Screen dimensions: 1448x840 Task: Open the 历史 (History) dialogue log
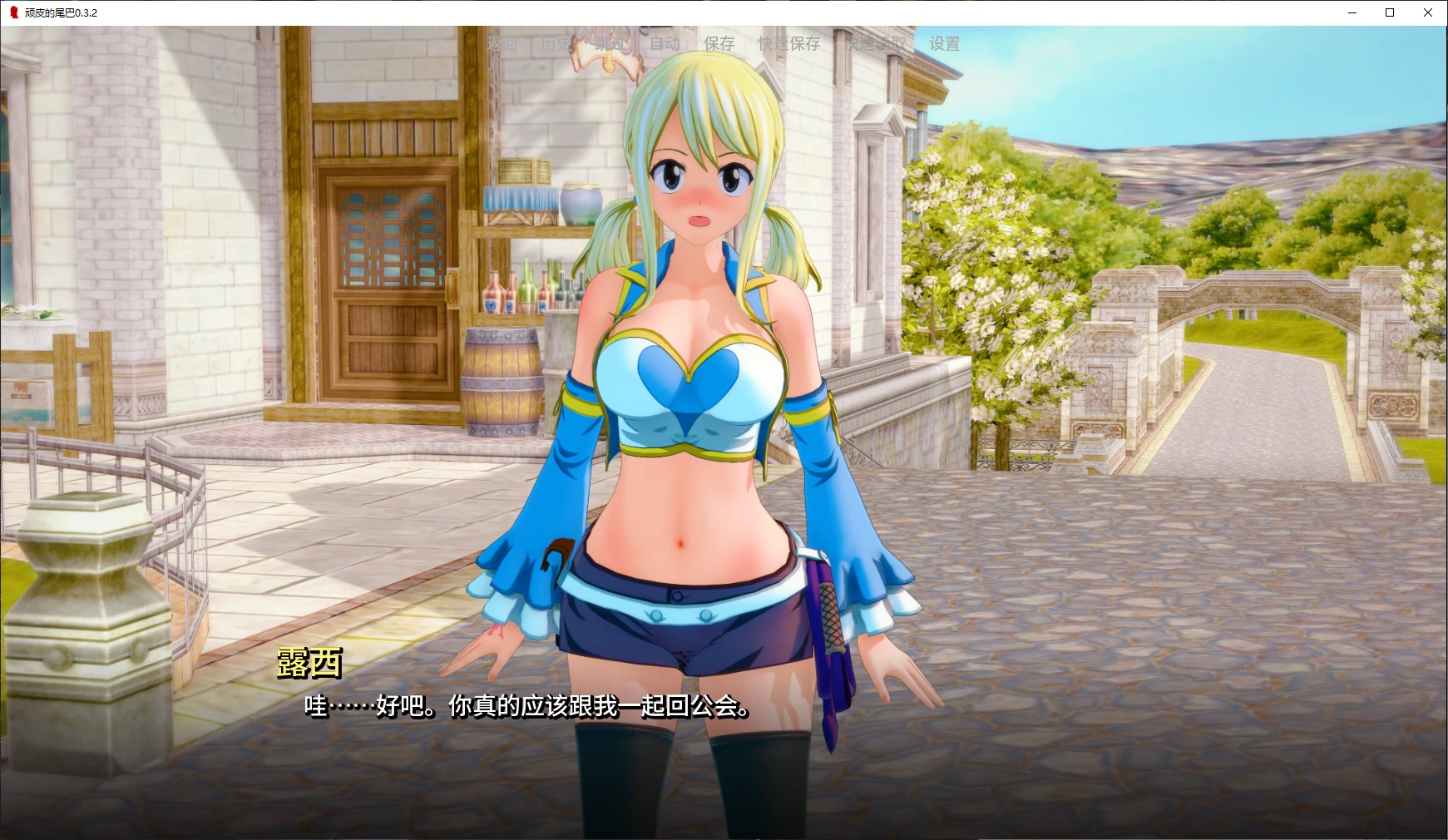pos(554,43)
